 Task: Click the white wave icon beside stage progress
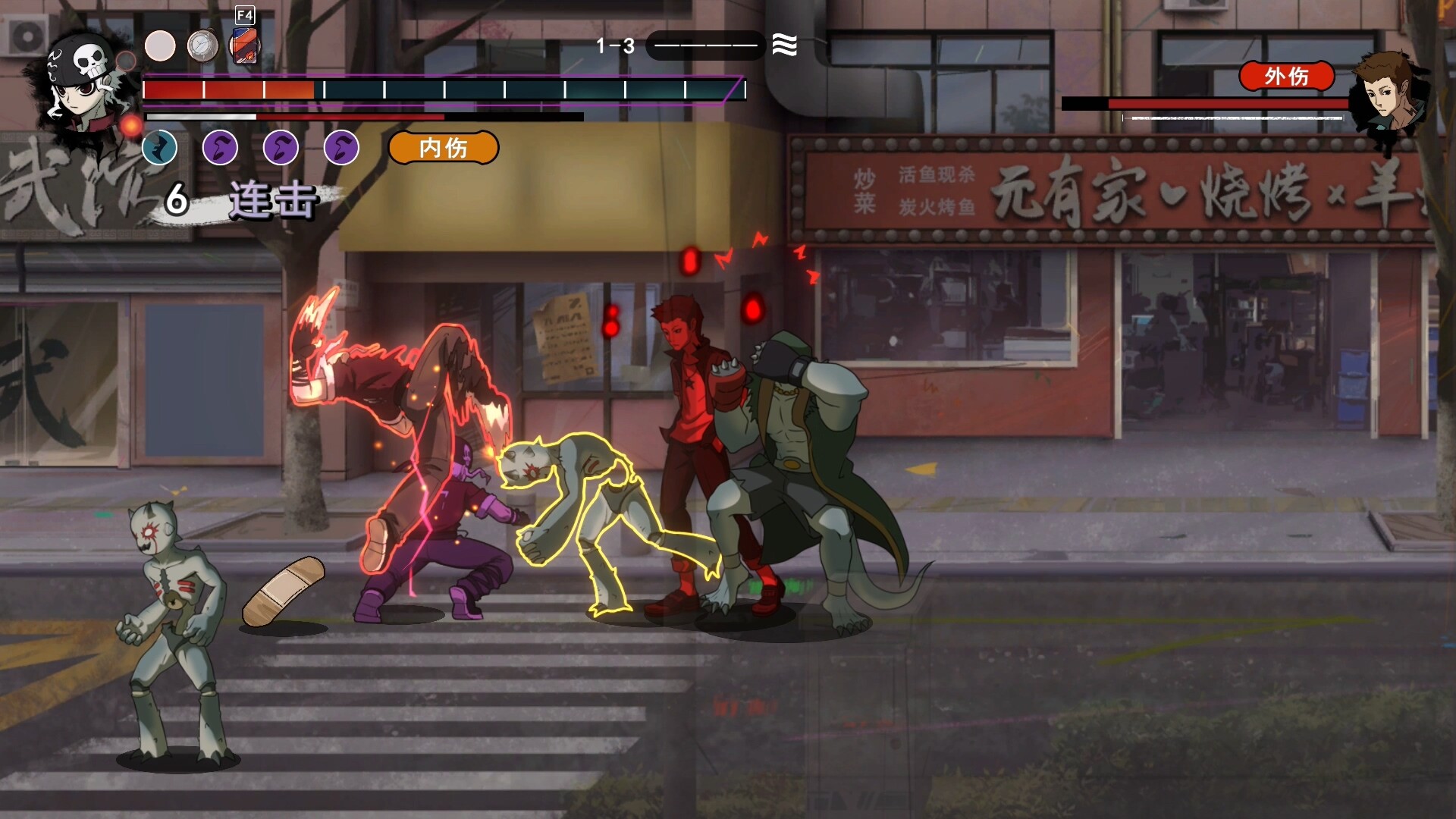coord(785,45)
